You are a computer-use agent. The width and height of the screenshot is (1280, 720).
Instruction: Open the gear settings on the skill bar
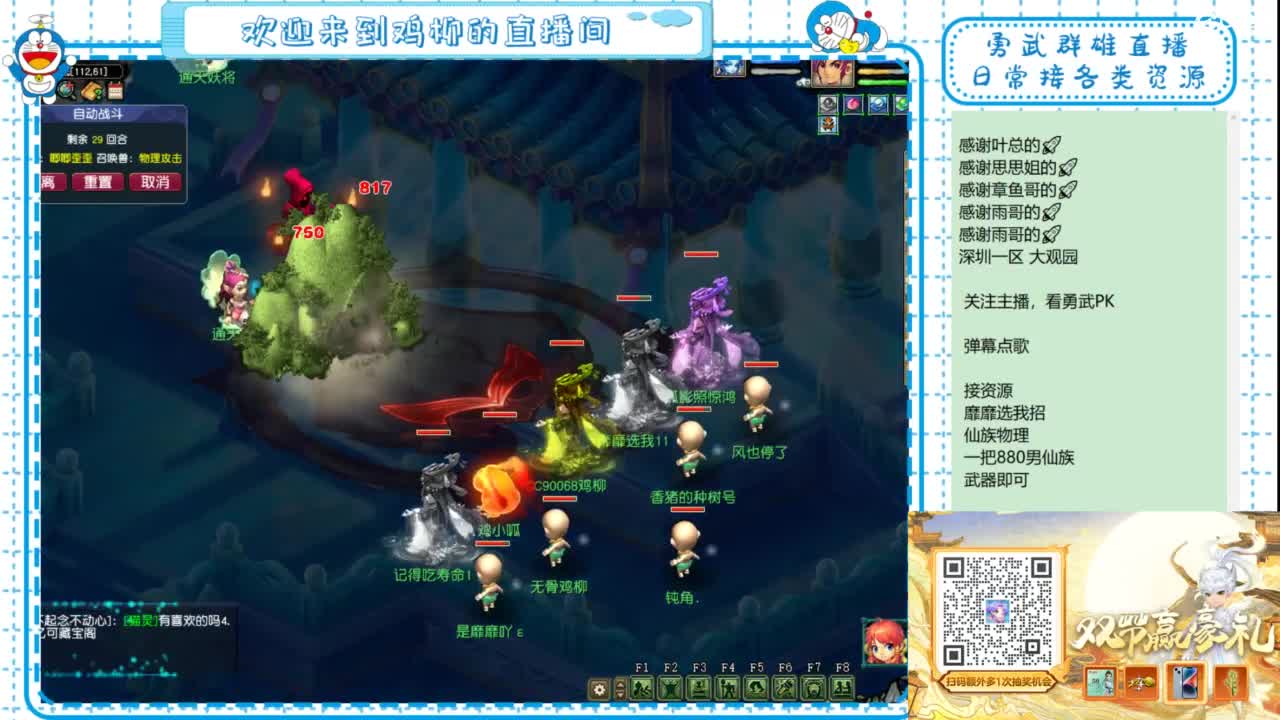tap(598, 688)
